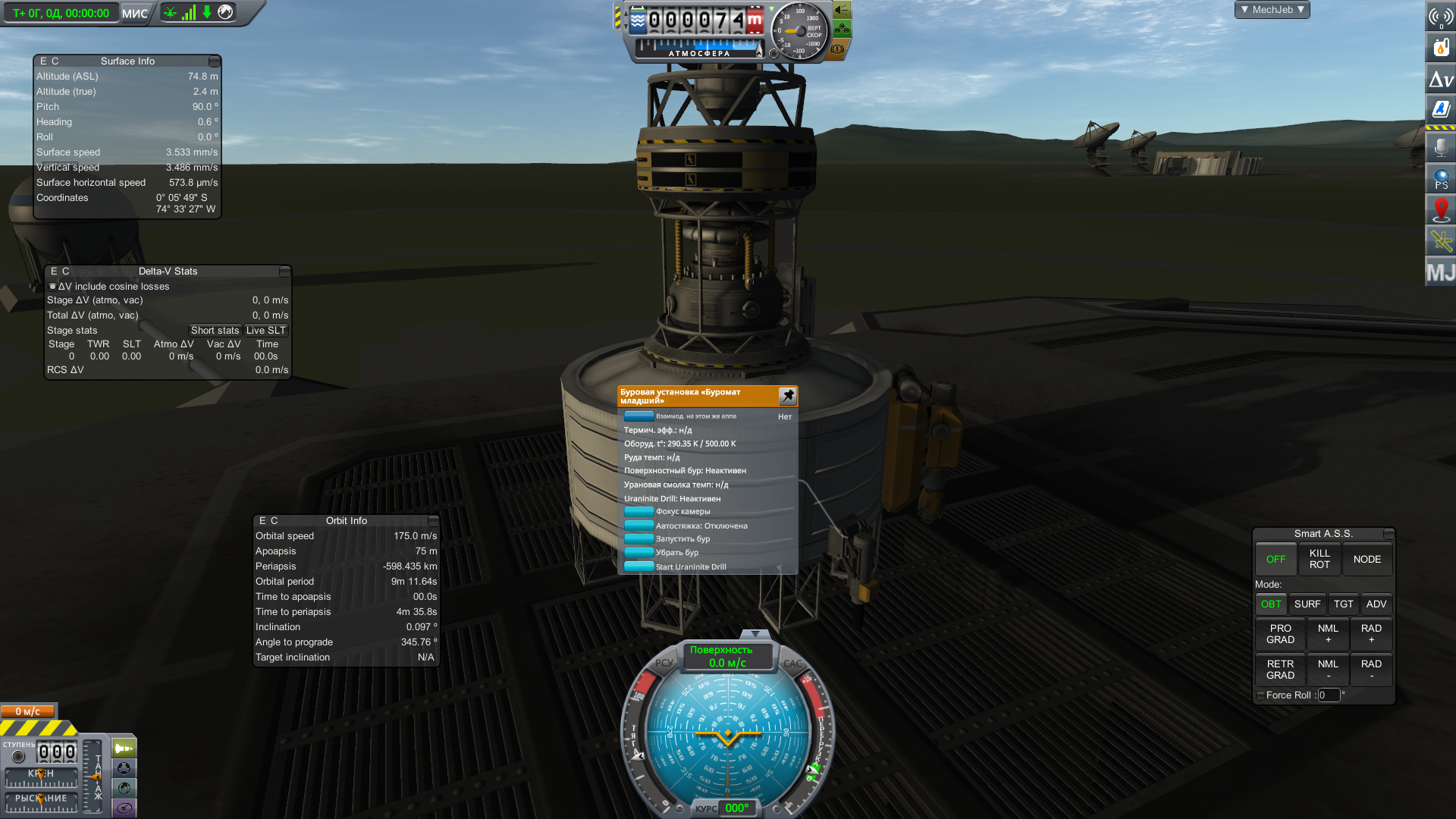The height and width of the screenshot is (819, 1456).
Task: Set camera focus with Фокус камеры
Action: coord(639,512)
